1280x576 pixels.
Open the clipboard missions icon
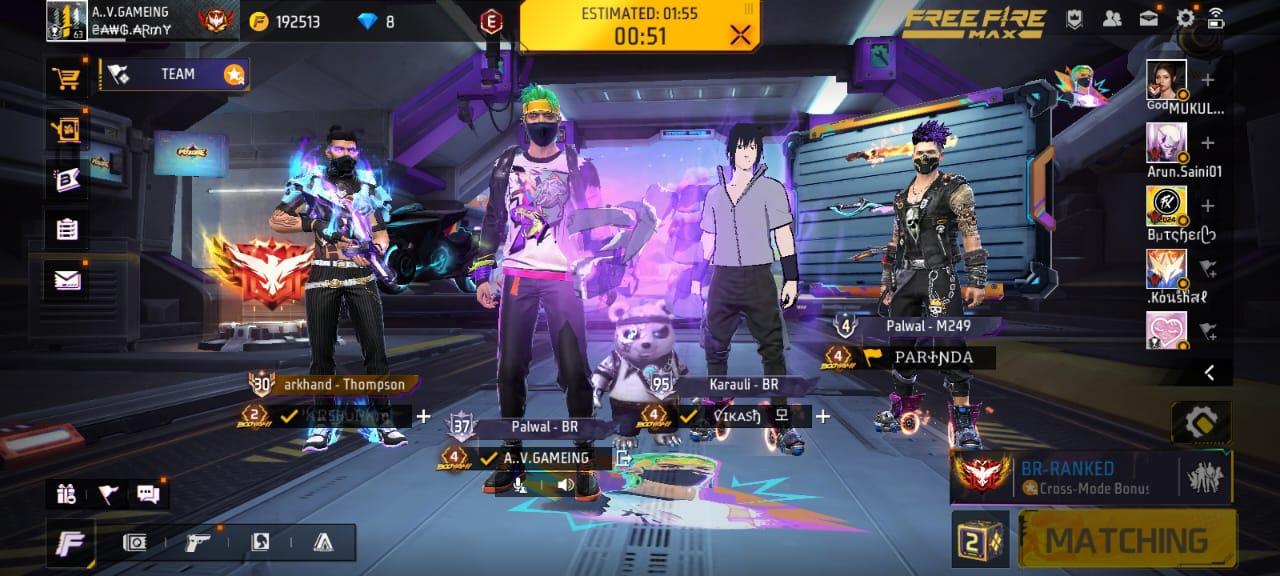(x=67, y=229)
